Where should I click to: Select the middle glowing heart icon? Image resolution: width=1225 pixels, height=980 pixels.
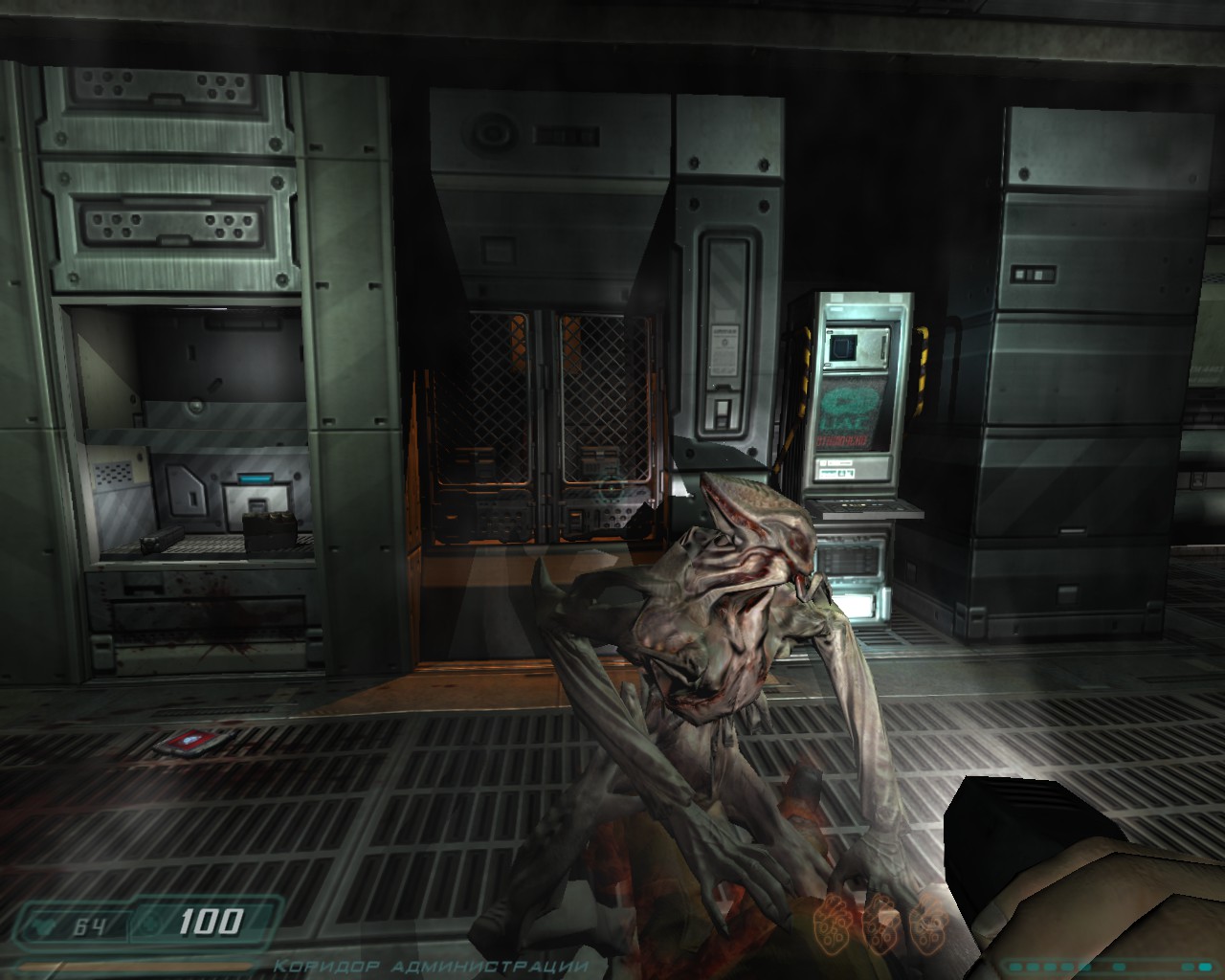(880, 925)
